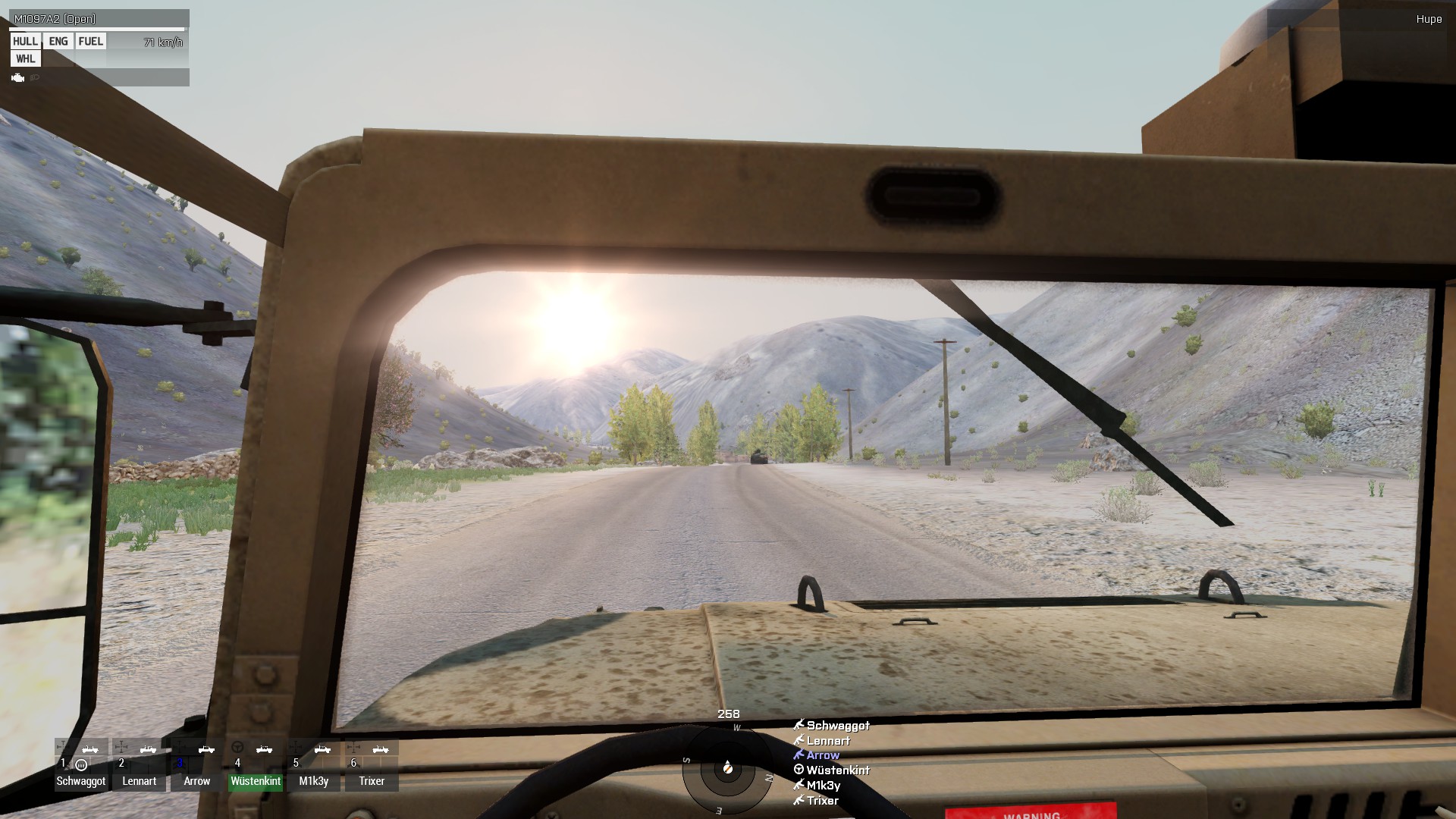Choose Trixer in the group name list
The image size is (1456, 819).
(x=822, y=801)
